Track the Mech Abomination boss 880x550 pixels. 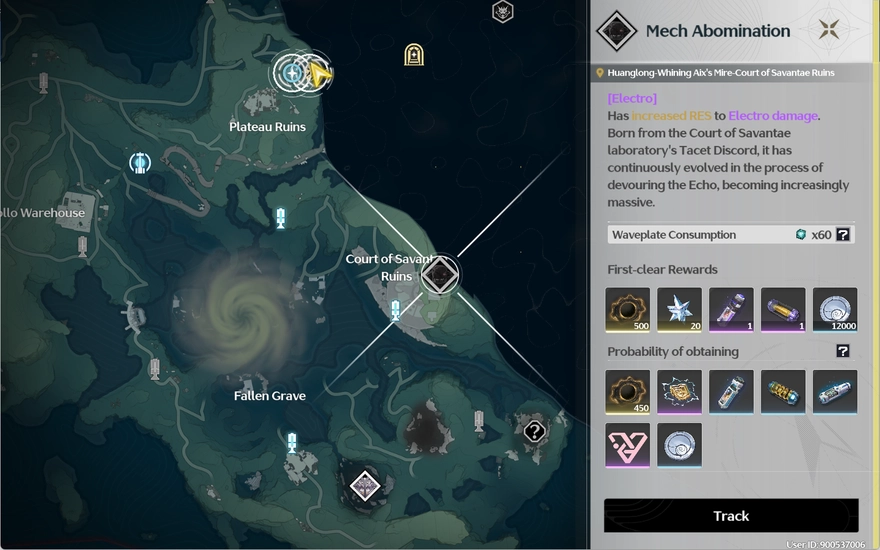click(x=731, y=516)
